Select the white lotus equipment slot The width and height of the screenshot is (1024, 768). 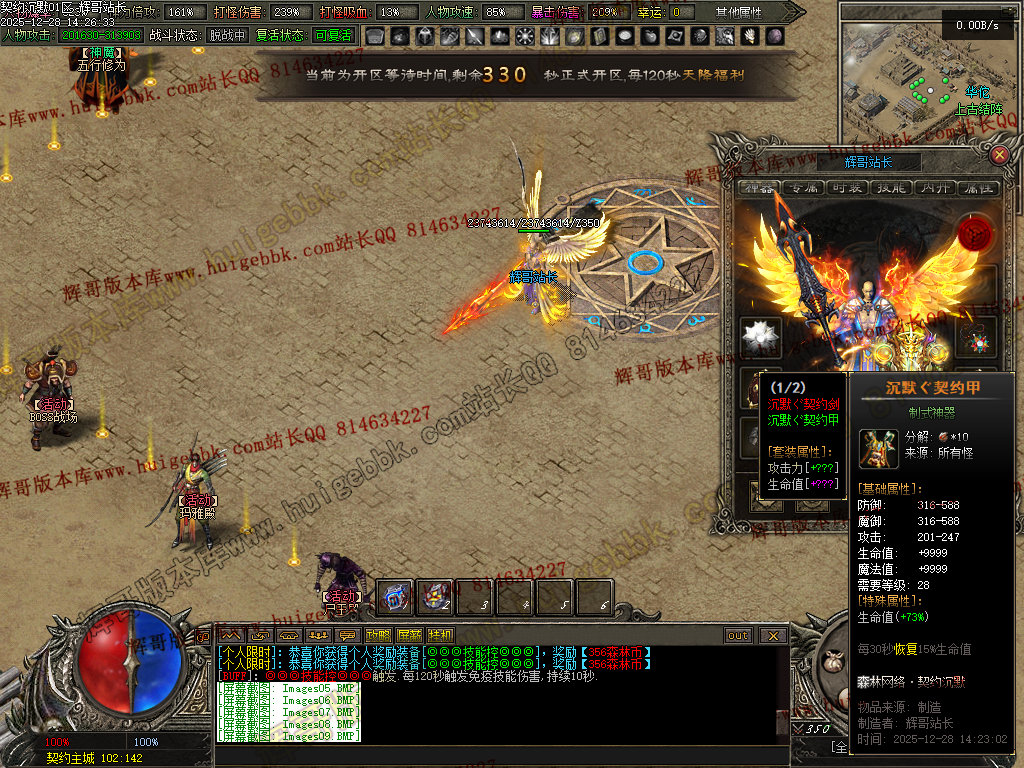point(761,337)
